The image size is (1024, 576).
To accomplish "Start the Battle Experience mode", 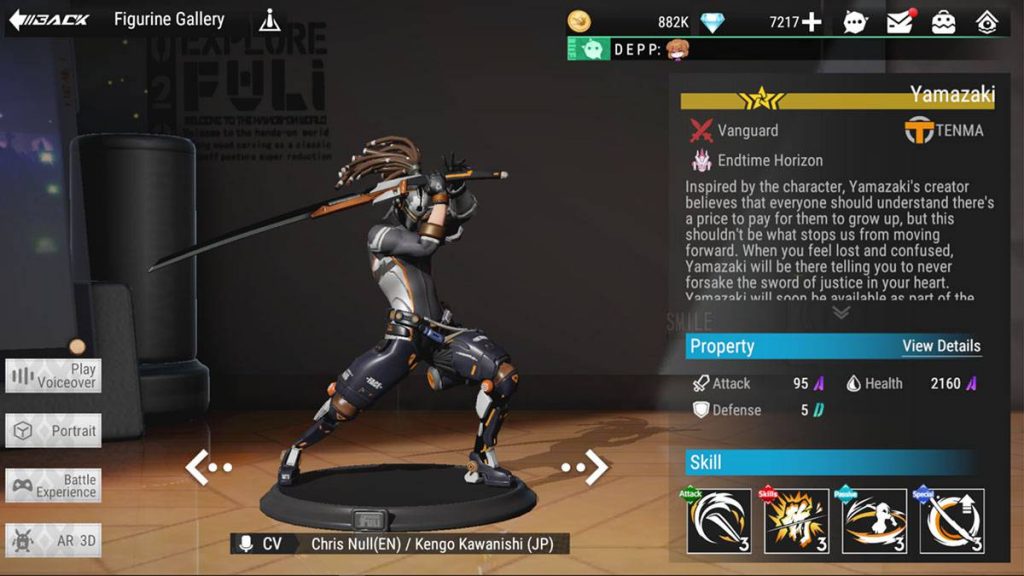I will (x=53, y=486).
